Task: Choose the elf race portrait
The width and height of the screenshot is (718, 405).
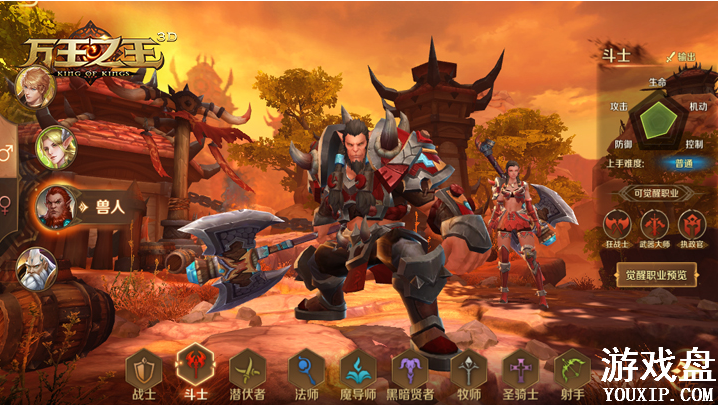Action: point(55,148)
